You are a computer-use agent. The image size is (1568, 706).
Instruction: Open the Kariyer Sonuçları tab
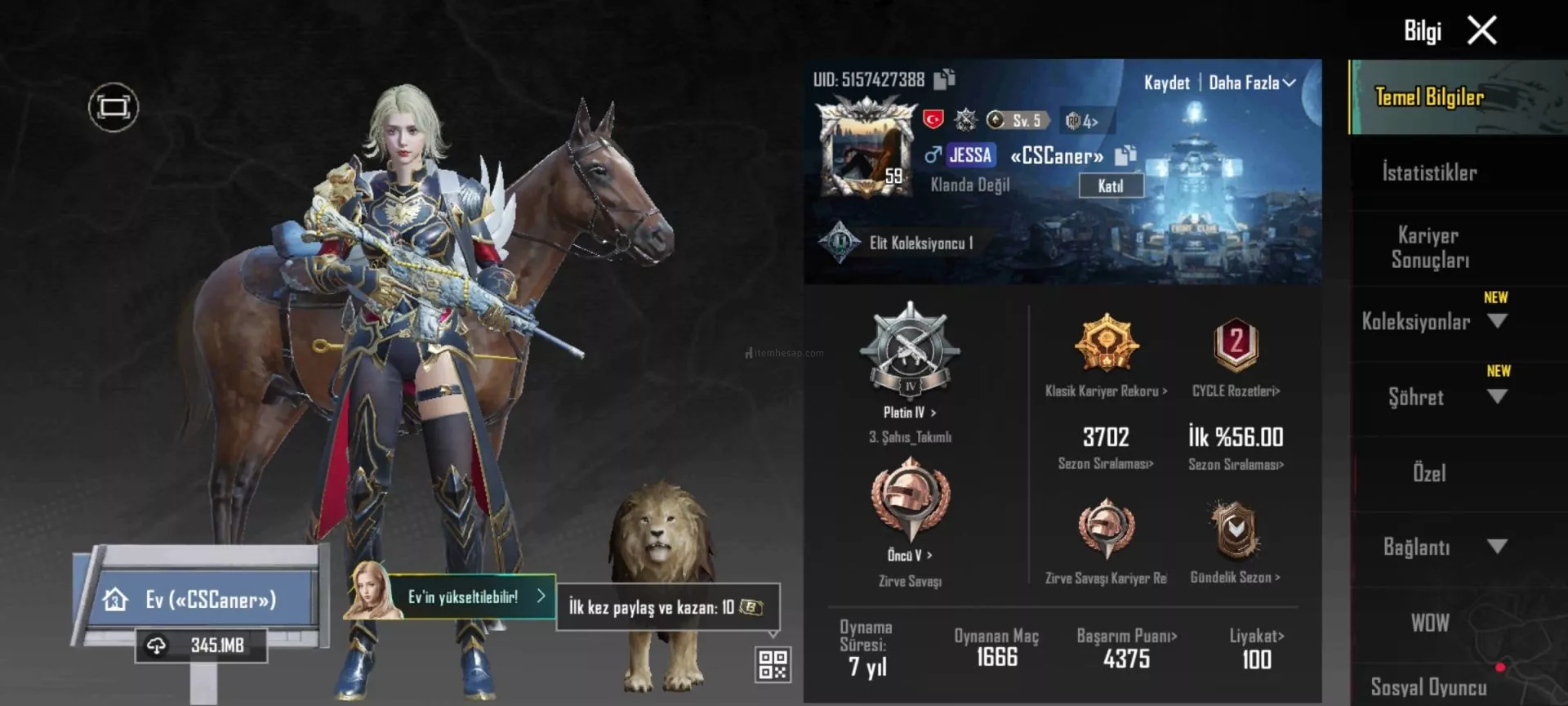click(x=1429, y=248)
